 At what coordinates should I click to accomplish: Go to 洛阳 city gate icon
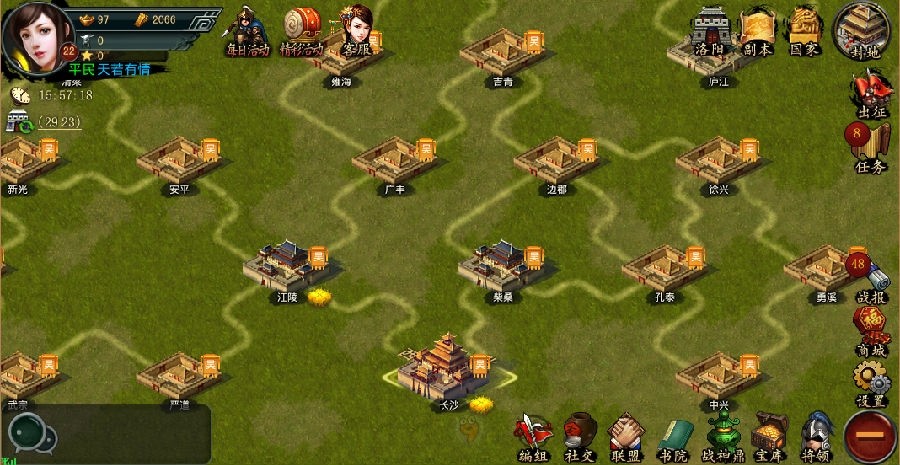coord(710,28)
